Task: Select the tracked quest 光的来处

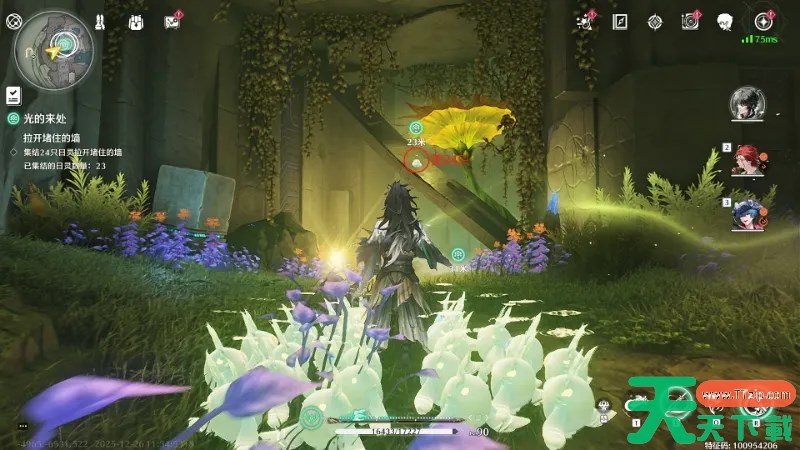Action: pos(50,118)
